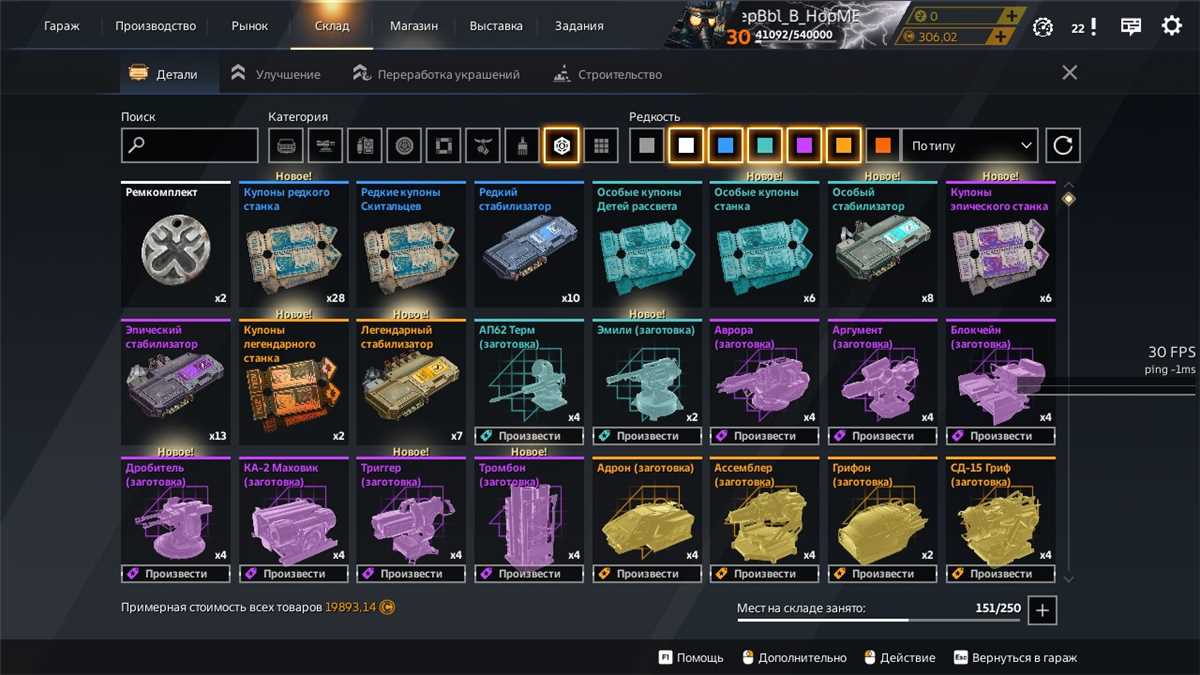This screenshot has width=1200, height=675.
Task: Produce the Аврора blueprint
Action: click(x=765, y=436)
